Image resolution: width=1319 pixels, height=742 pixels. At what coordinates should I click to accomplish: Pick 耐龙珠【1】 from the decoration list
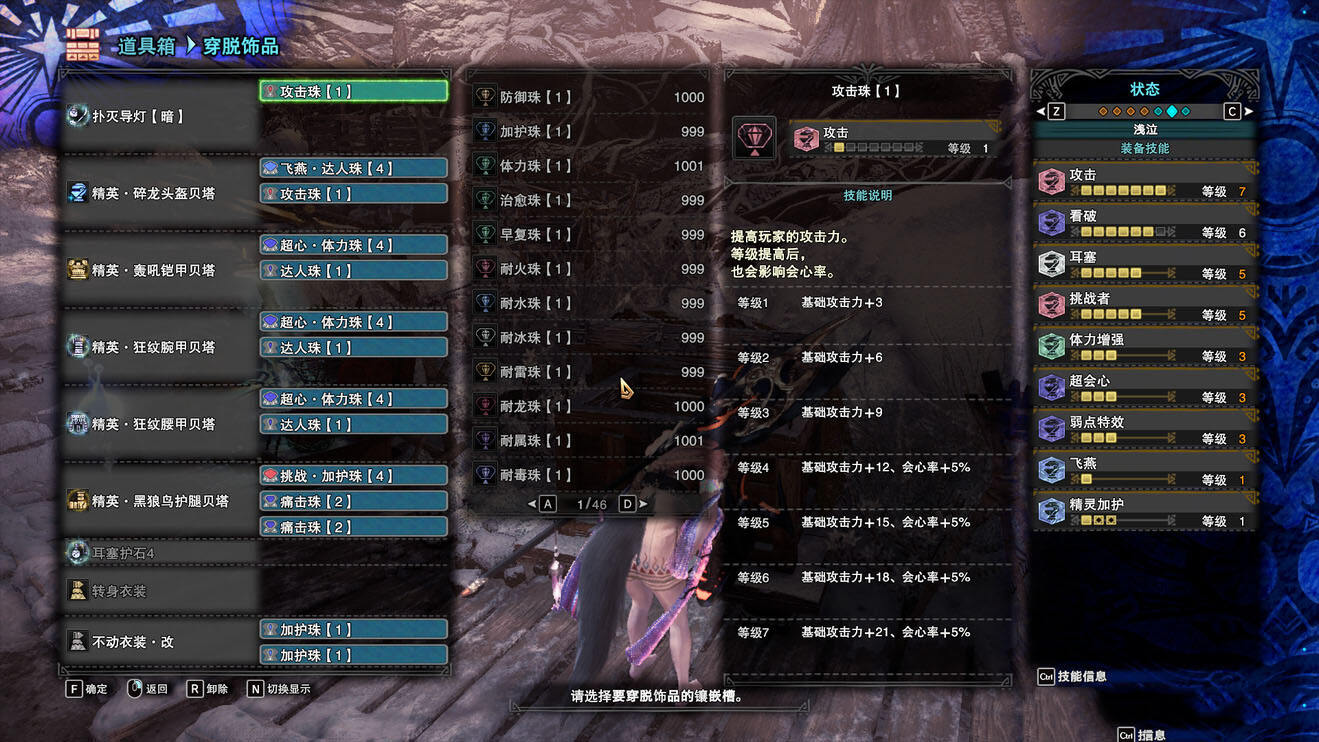click(590, 406)
